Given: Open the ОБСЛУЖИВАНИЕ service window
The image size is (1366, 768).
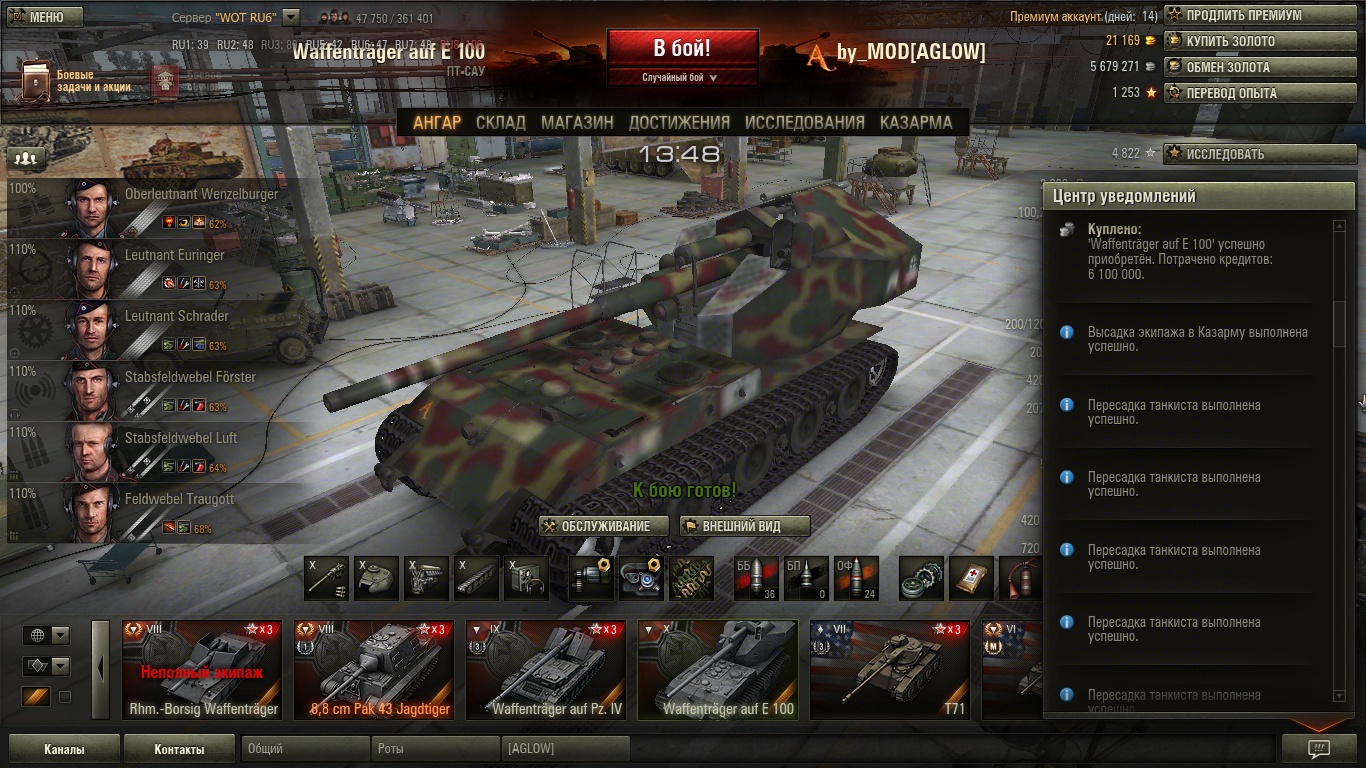Looking at the screenshot, I should (x=603, y=526).
